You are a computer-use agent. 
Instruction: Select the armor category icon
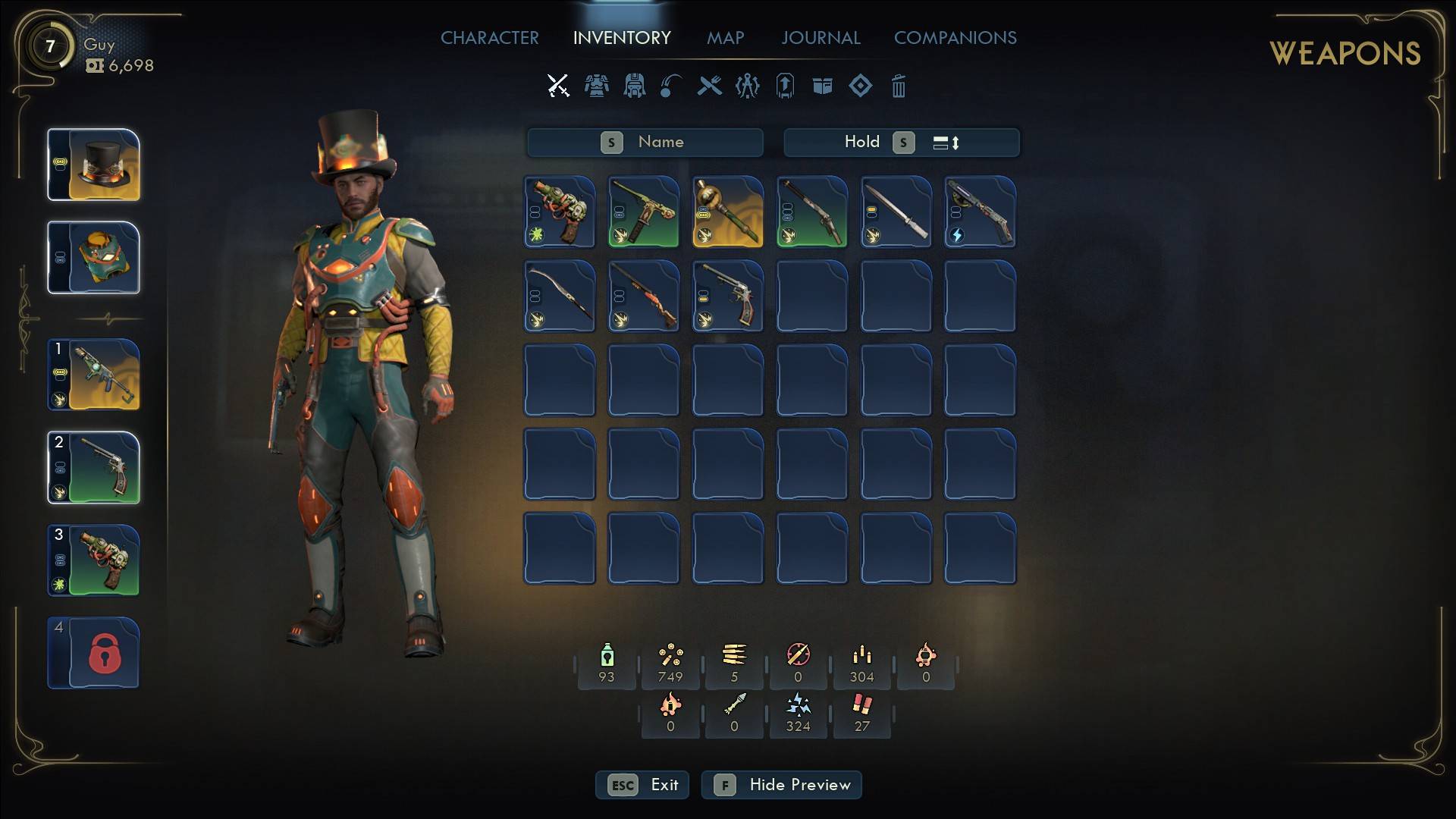click(596, 86)
